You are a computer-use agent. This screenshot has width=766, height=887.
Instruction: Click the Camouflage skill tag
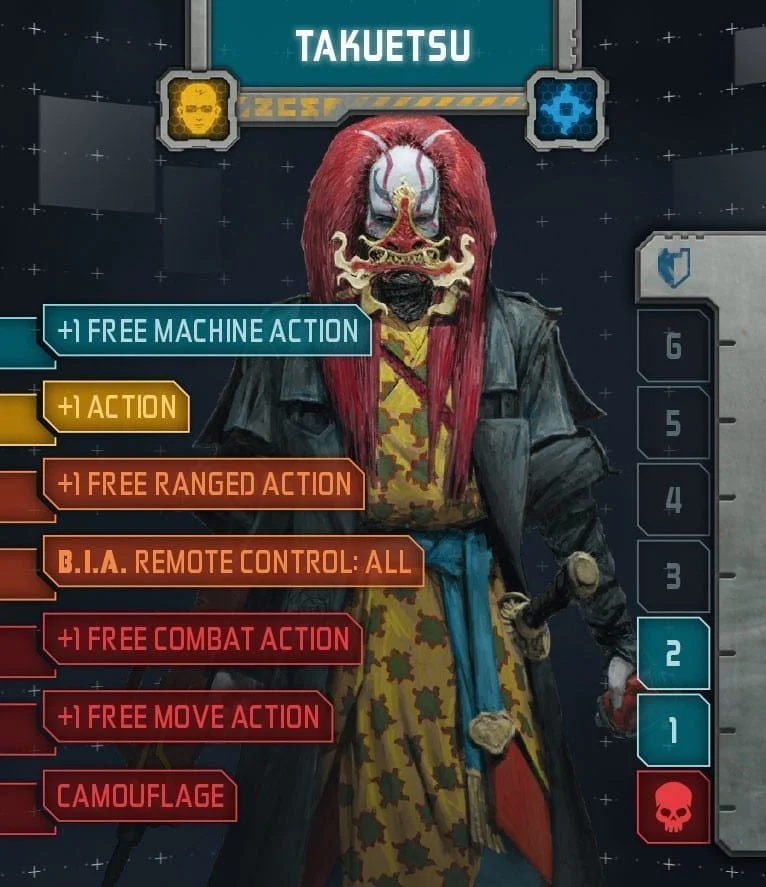(x=140, y=796)
